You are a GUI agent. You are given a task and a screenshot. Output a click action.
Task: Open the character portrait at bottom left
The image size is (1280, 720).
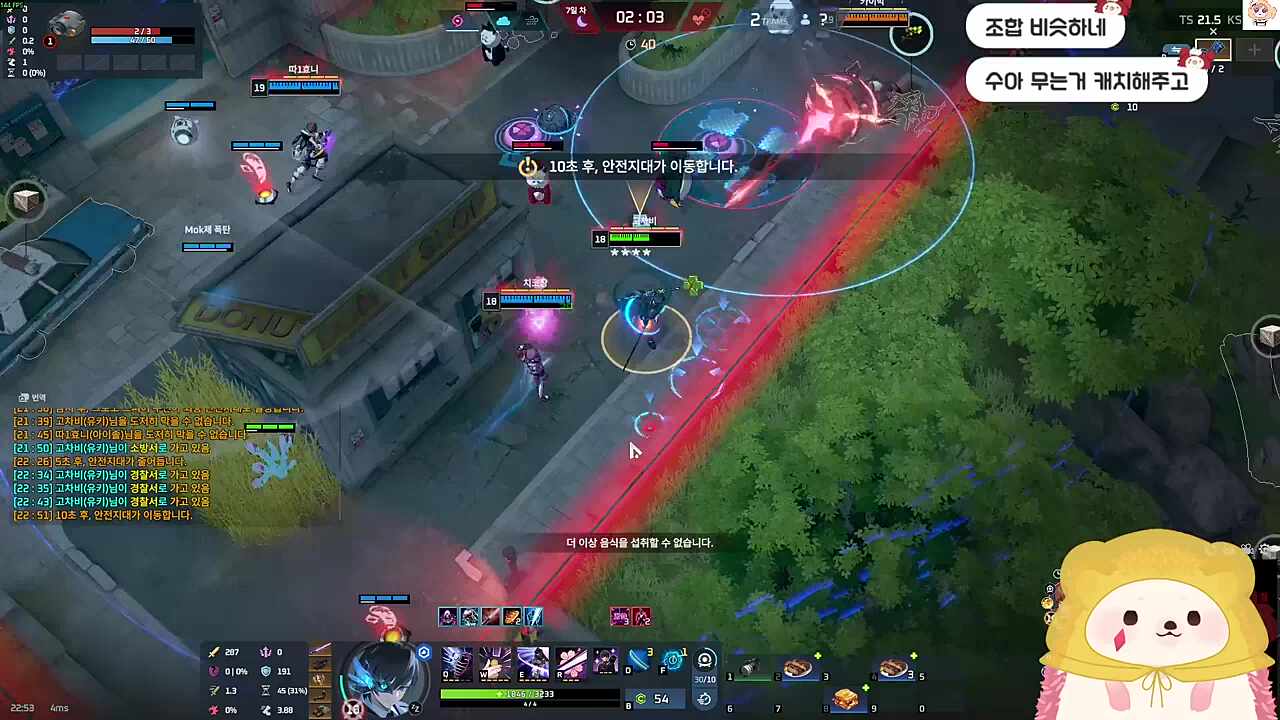tap(385, 680)
